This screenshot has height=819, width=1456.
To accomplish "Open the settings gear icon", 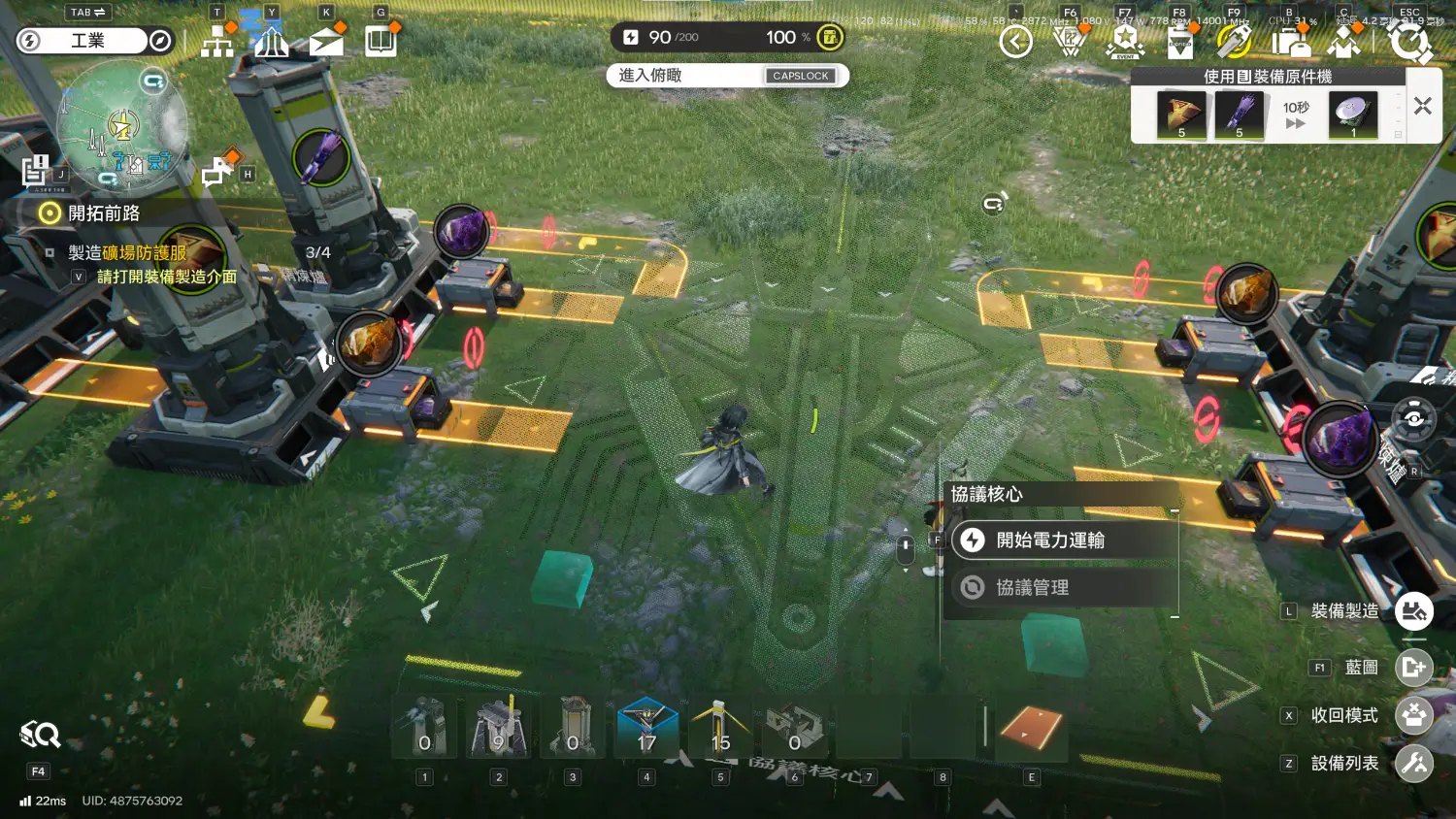I will point(1409,42).
